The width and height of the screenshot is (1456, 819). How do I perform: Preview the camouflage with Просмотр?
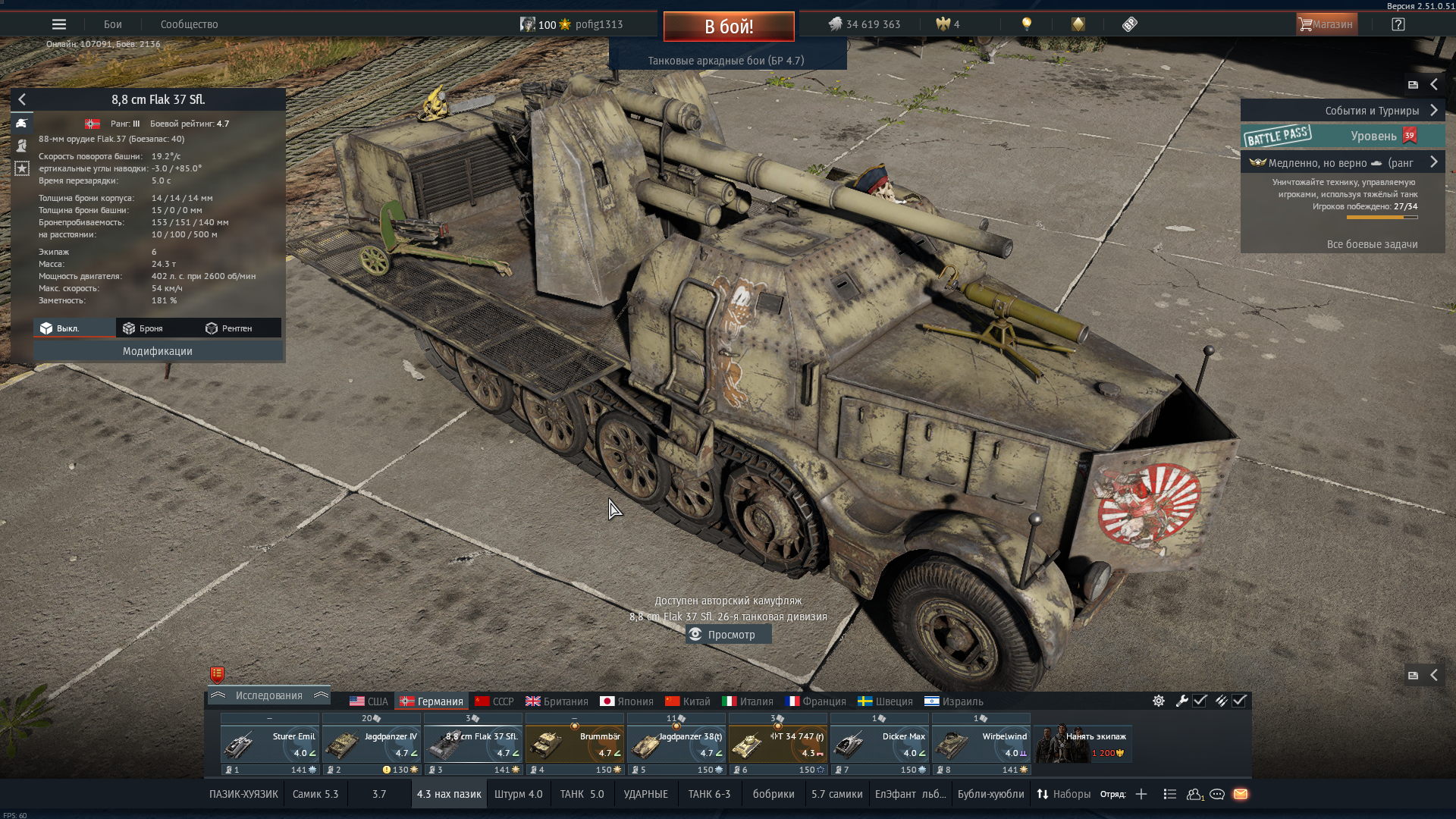pos(729,635)
